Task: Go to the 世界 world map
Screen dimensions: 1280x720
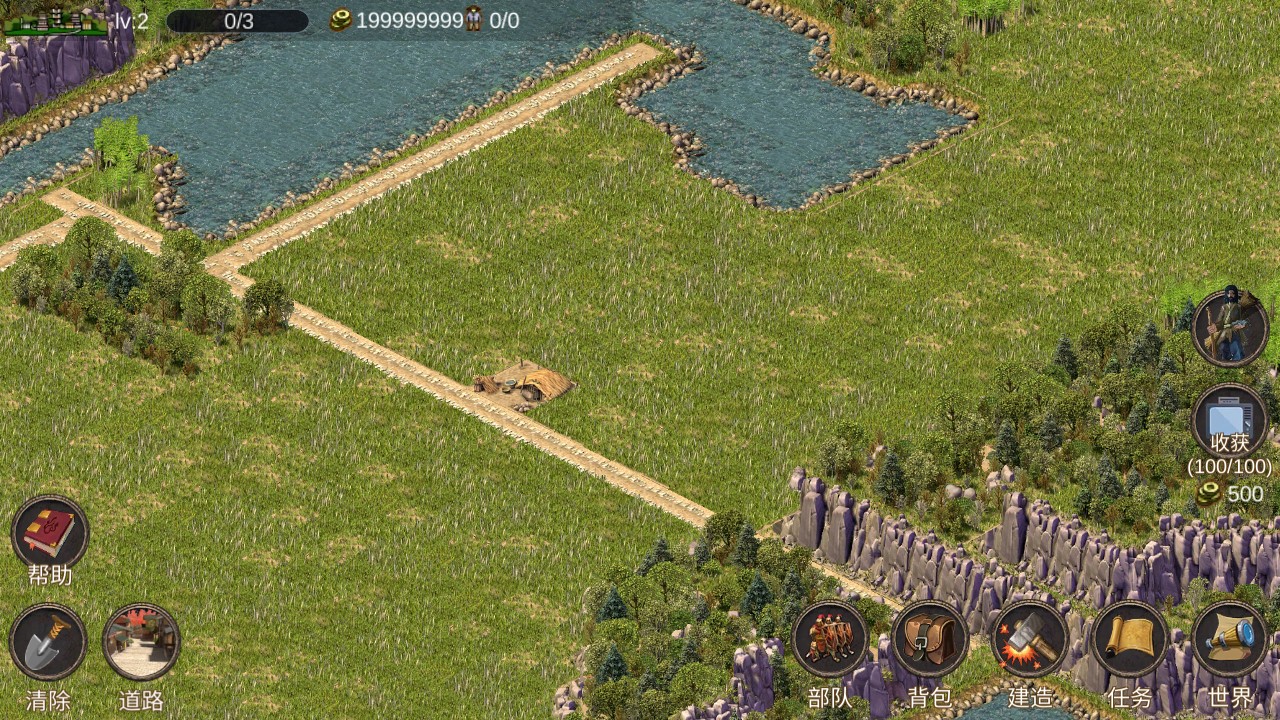Action: pos(1230,639)
